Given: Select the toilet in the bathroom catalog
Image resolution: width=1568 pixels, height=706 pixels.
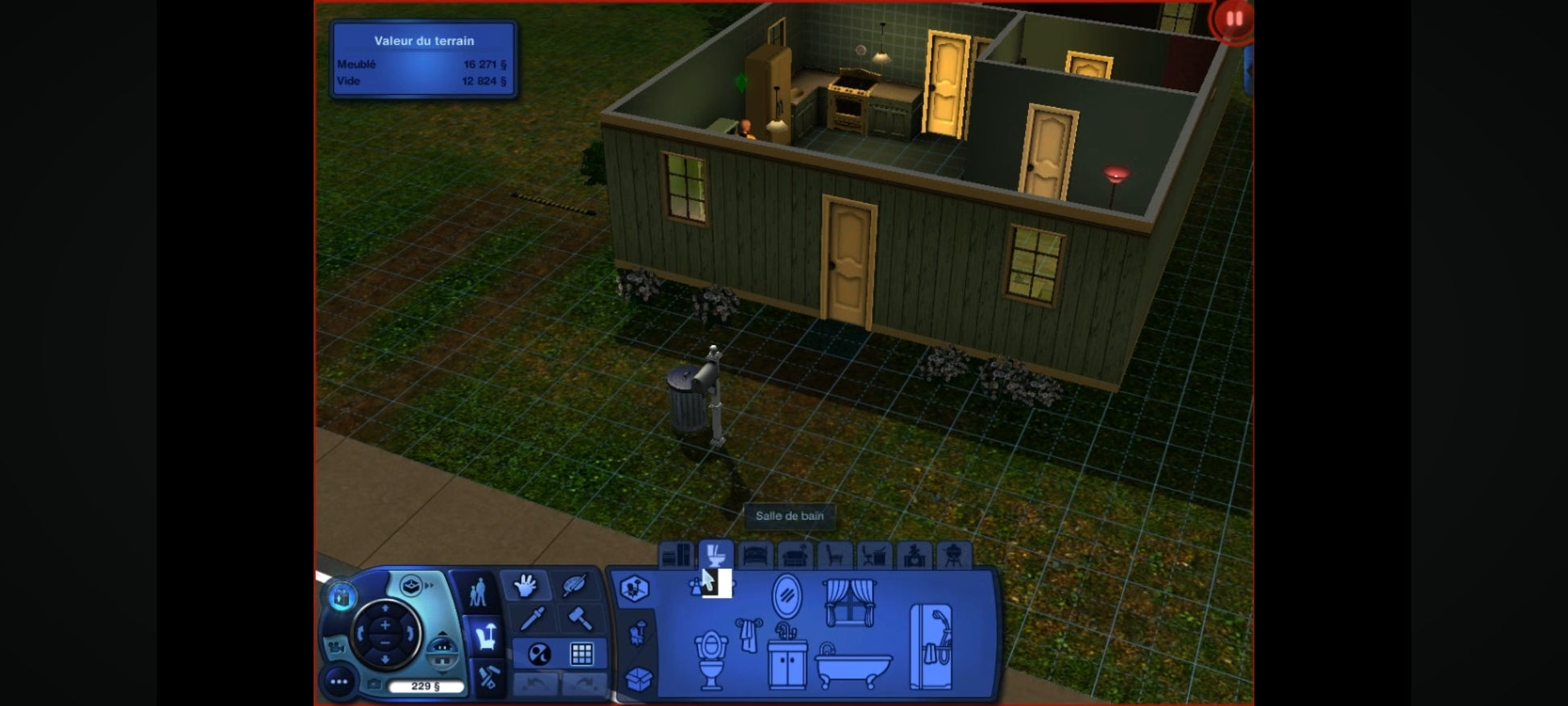Looking at the screenshot, I should point(711,658).
